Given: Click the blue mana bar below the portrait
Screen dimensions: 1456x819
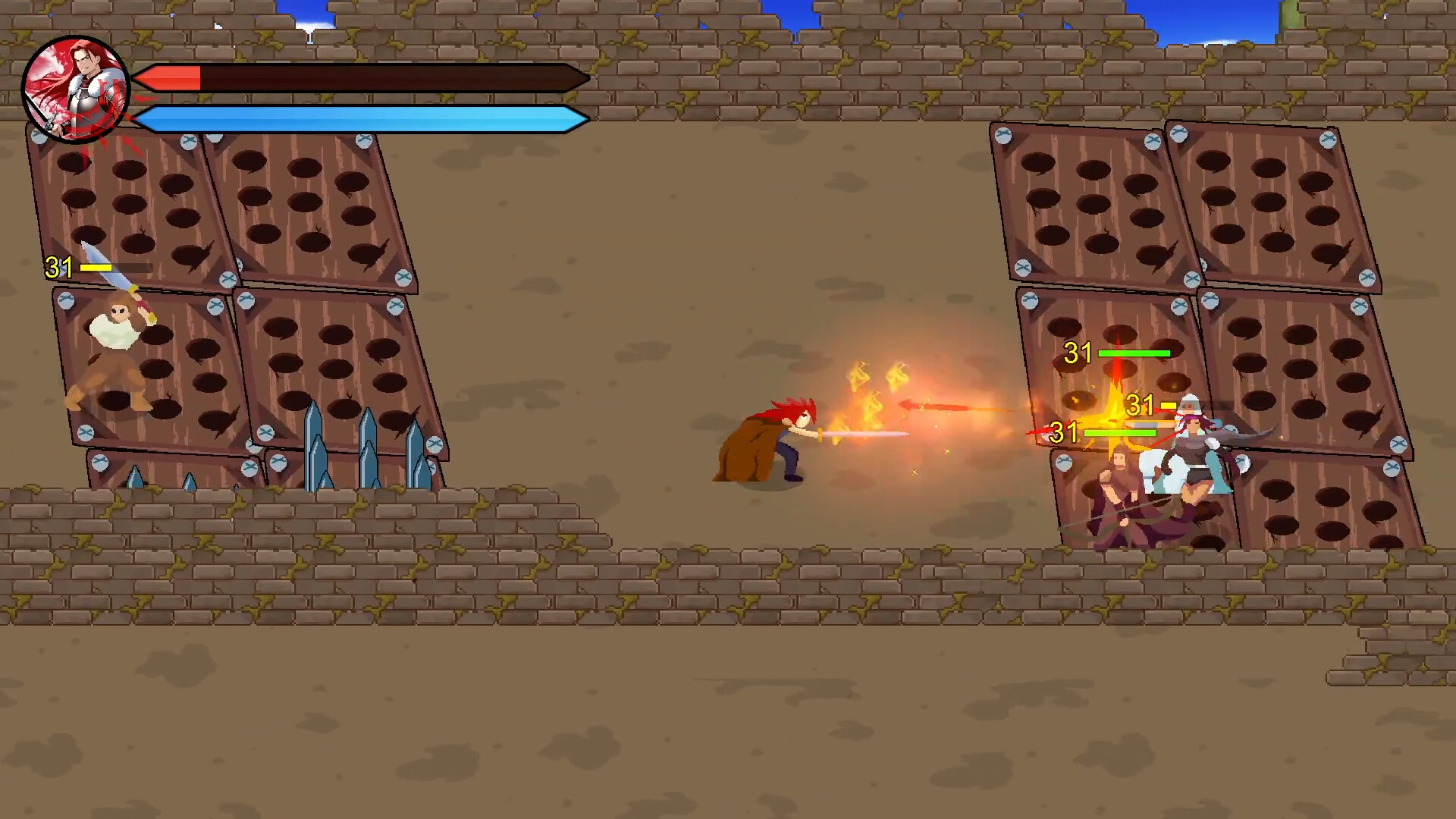Looking at the screenshot, I should [x=356, y=120].
